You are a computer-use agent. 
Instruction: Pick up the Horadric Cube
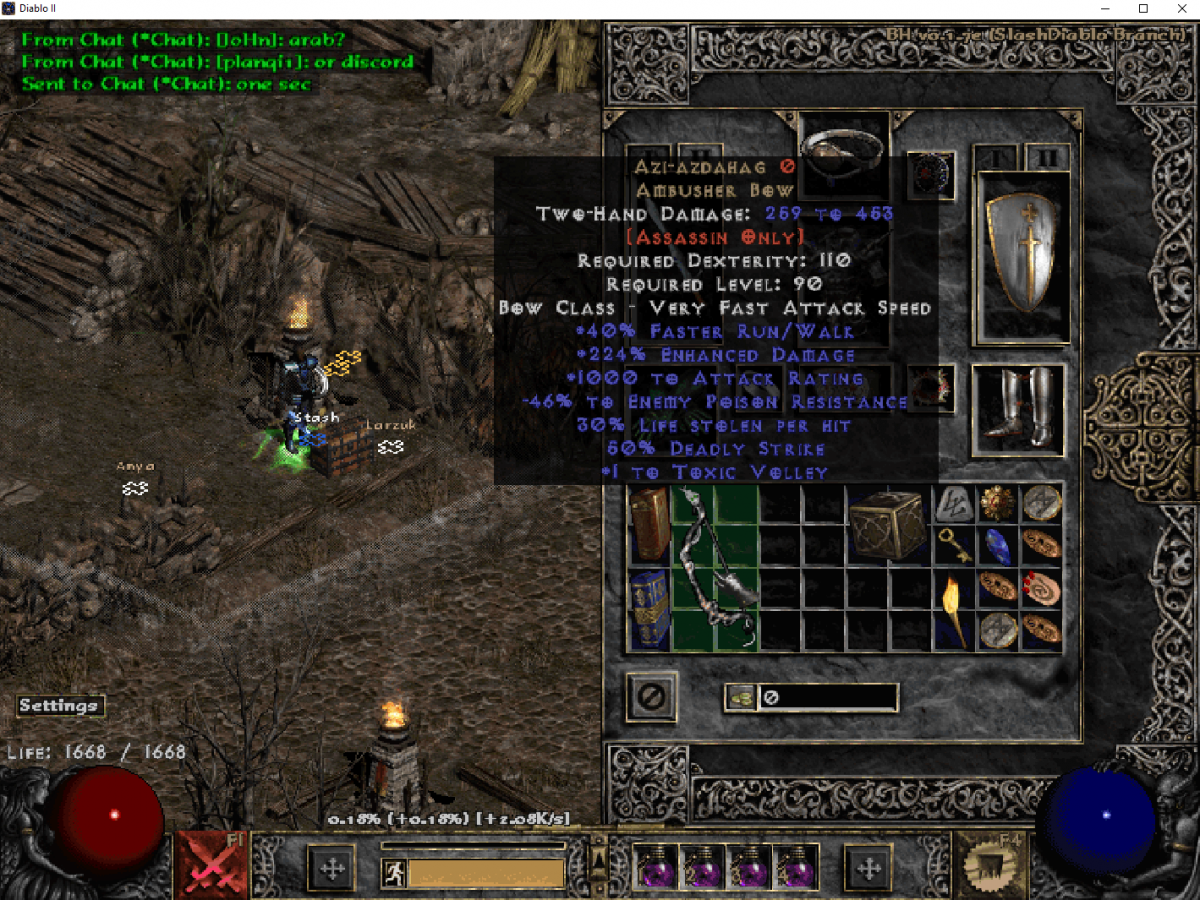885,524
